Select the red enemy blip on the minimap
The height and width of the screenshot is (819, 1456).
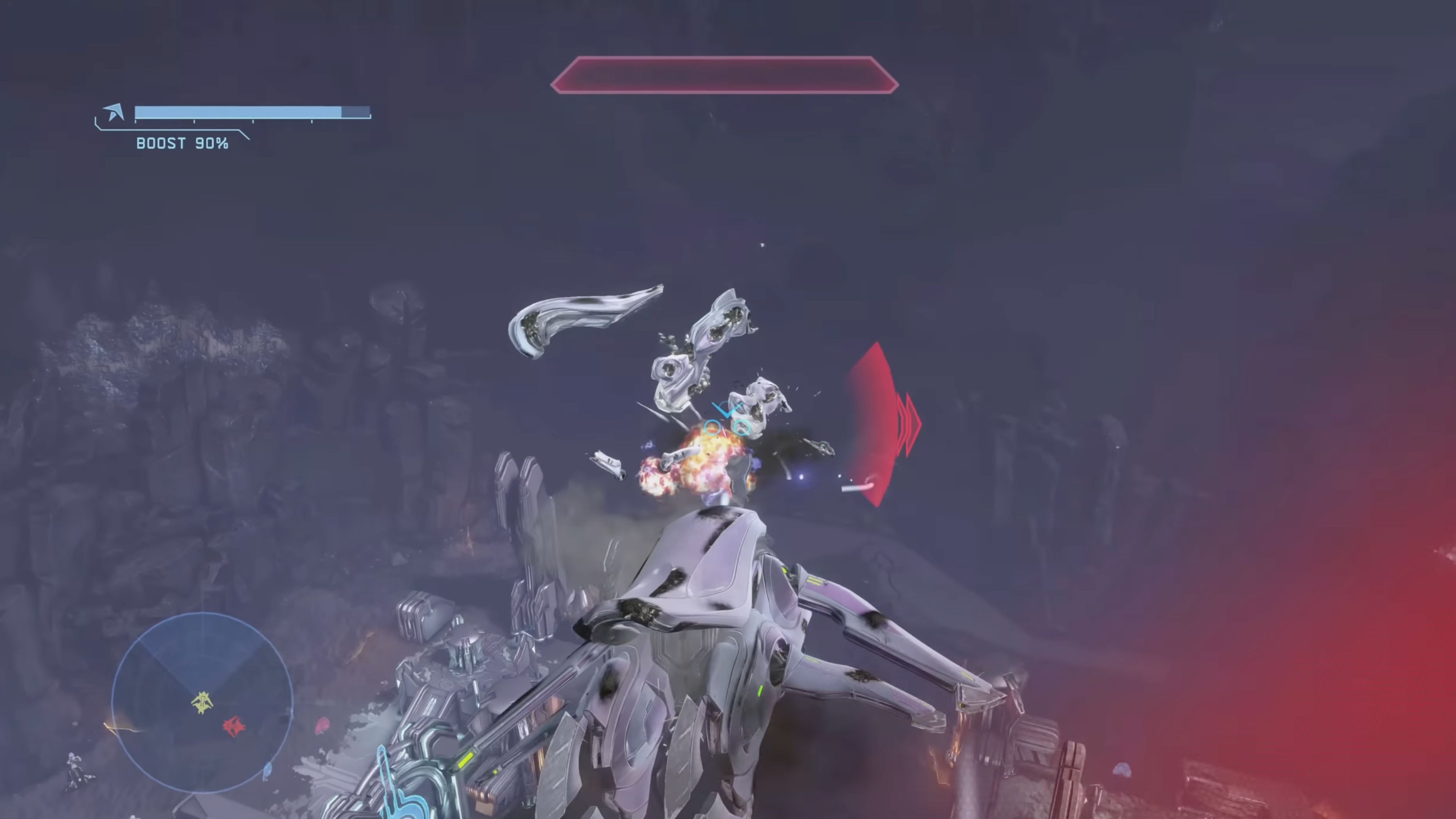point(234,726)
